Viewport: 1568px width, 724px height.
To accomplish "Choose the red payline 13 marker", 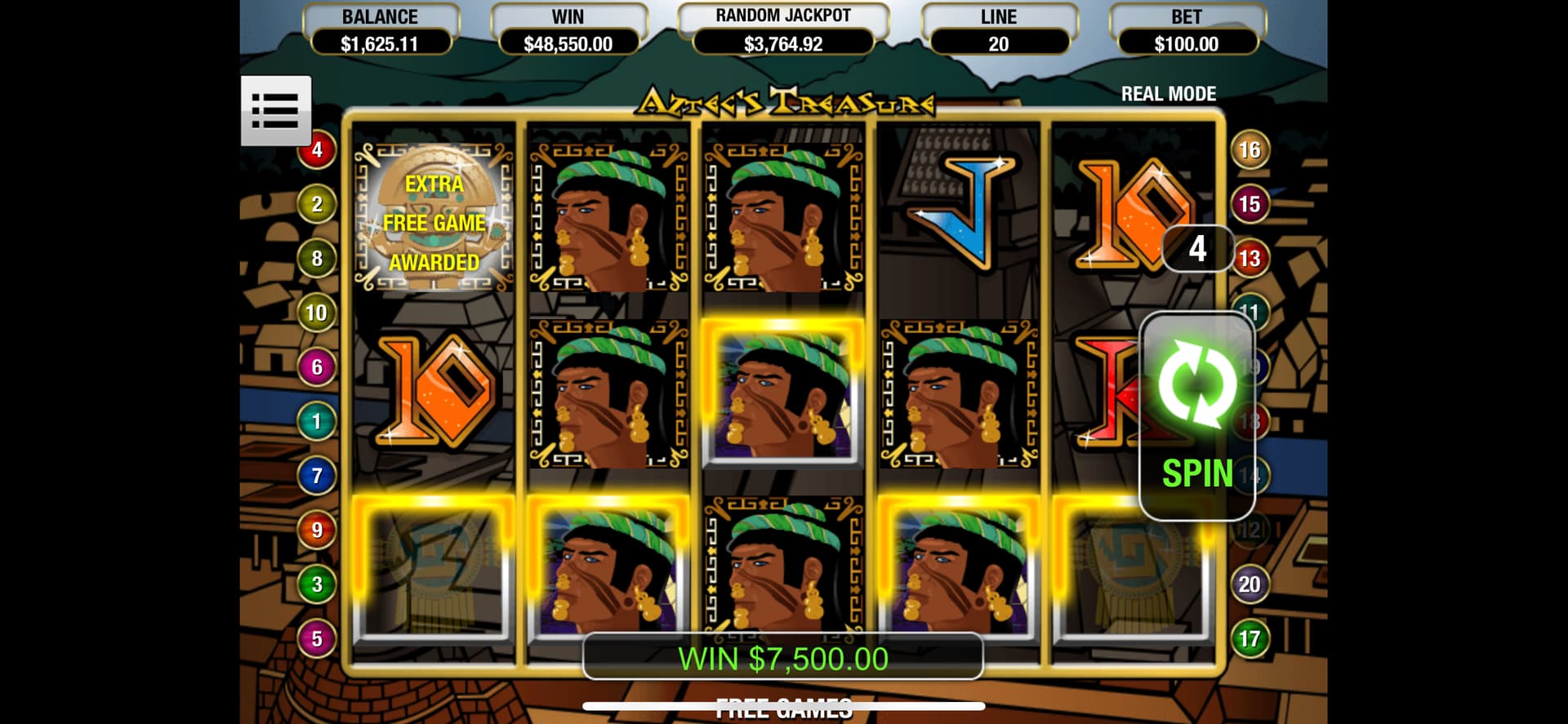I will [1250, 259].
